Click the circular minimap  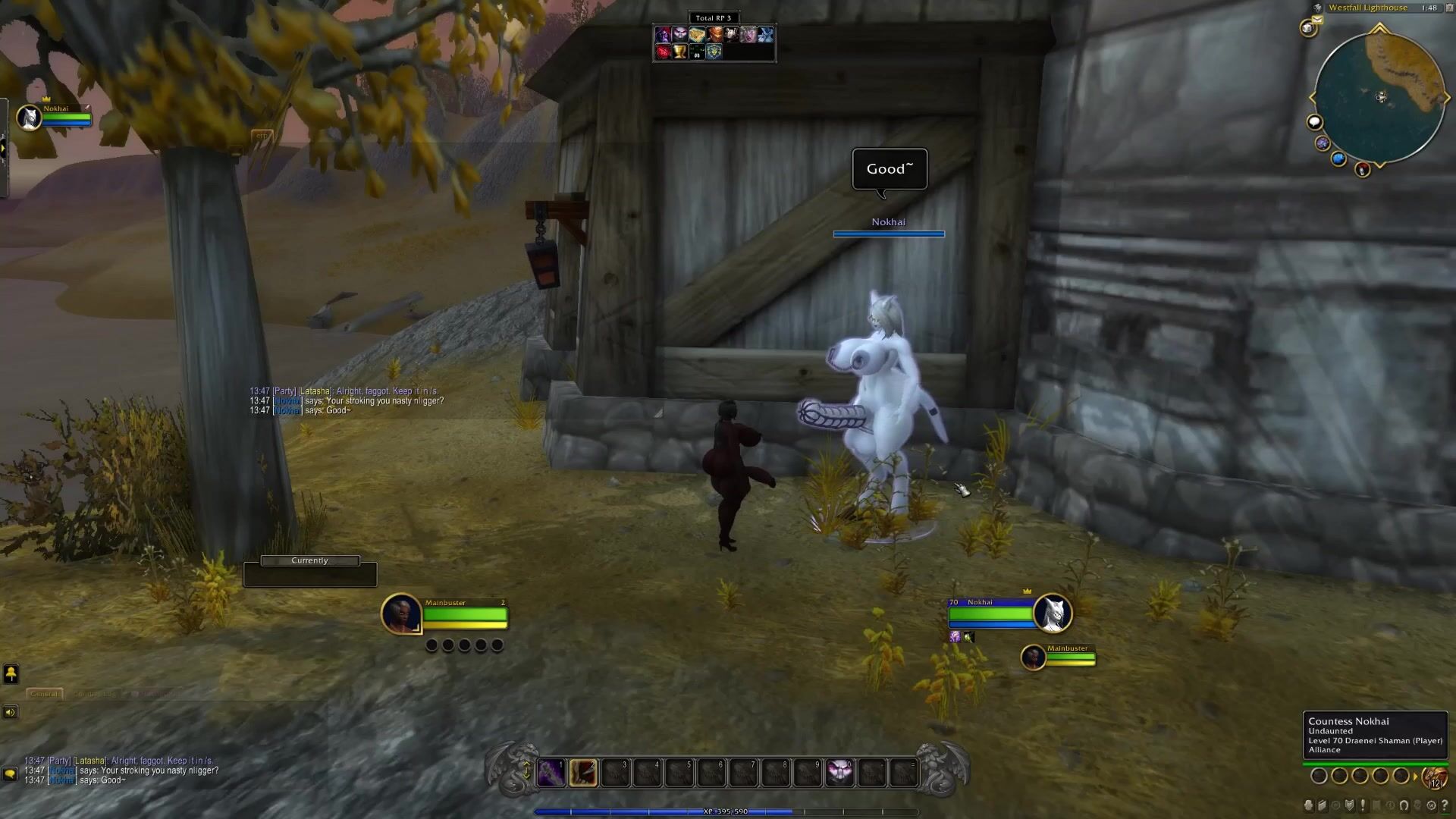[x=1379, y=97]
